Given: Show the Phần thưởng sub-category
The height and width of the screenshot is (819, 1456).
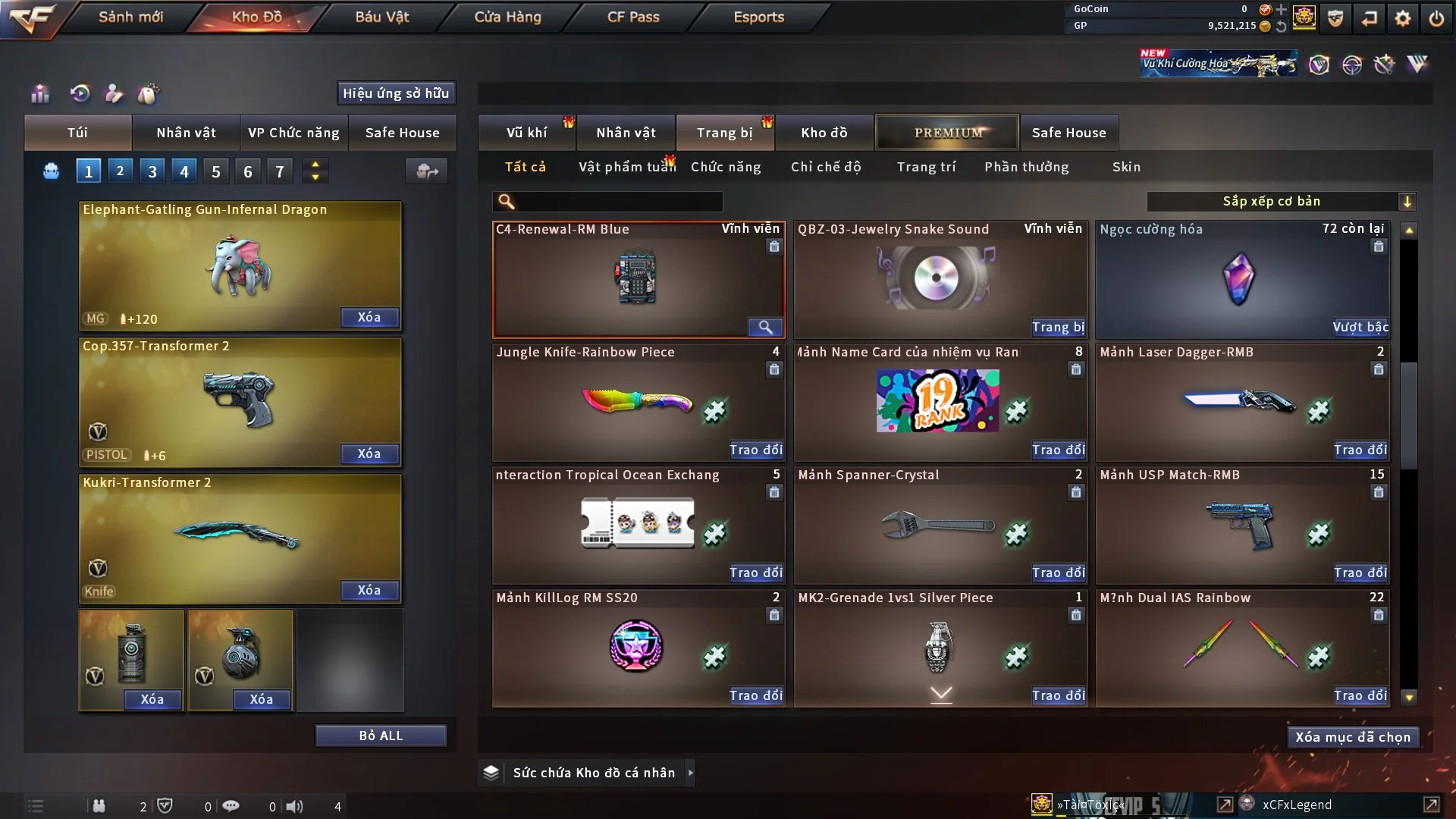Looking at the screenshot, I should point(1026,167).
